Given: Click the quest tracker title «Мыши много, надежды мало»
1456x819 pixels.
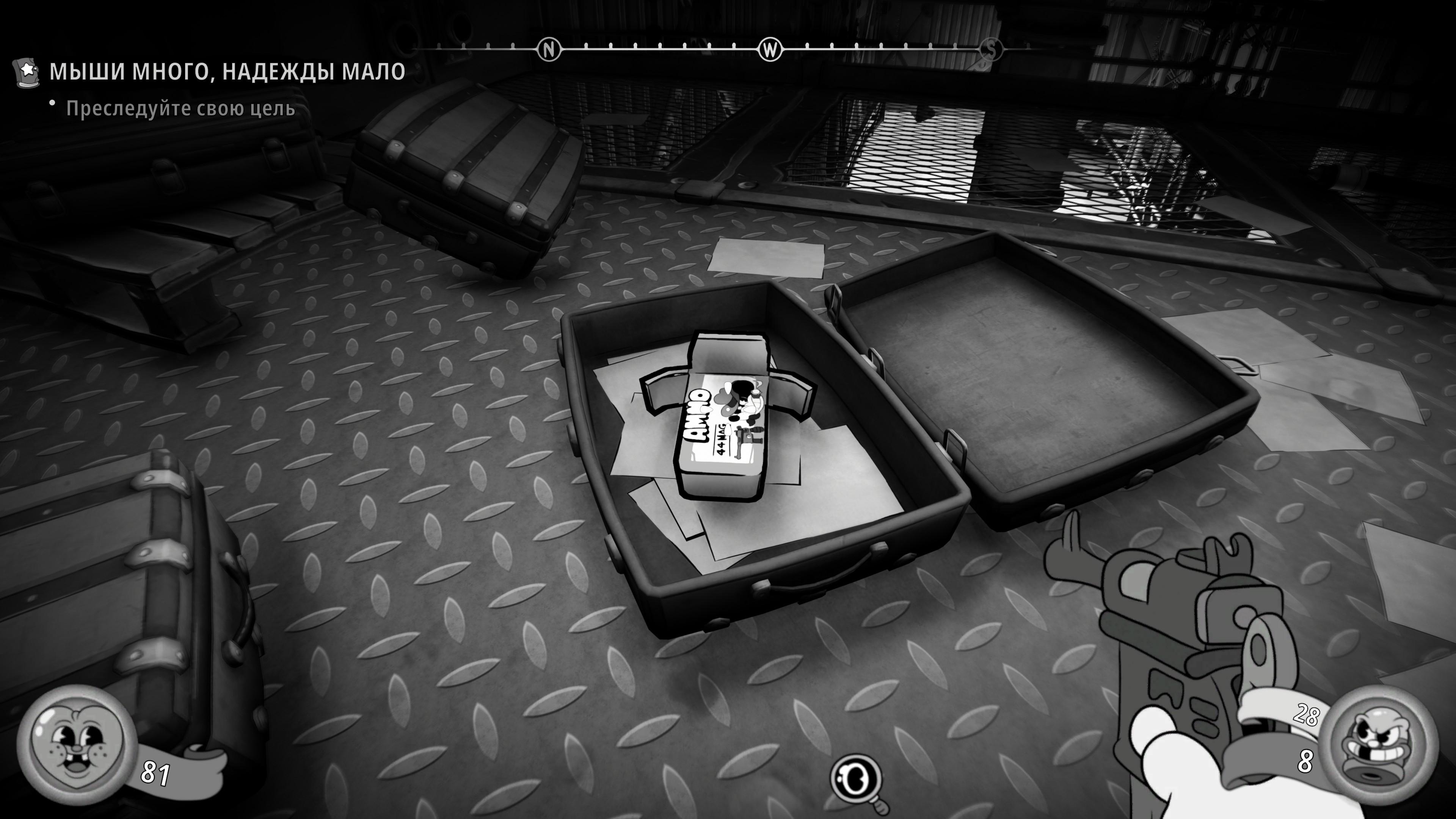Looking at the screenshot, I should 227,72.
